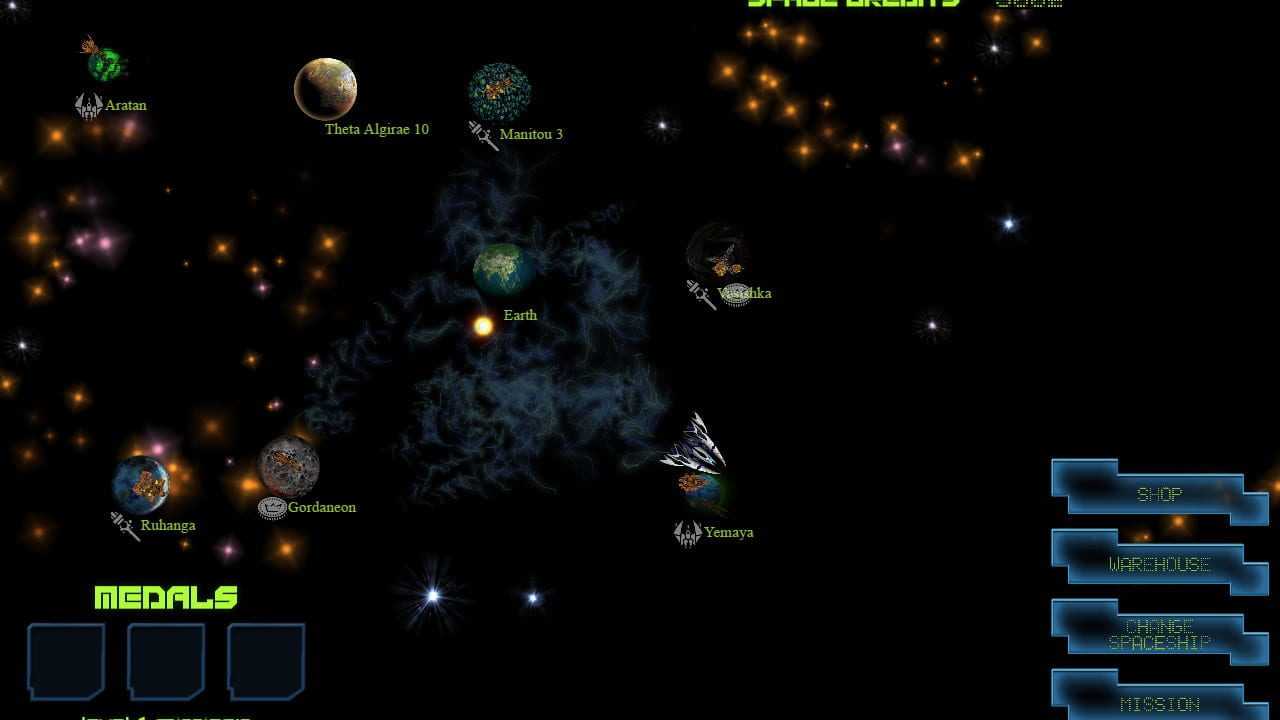Screen dimensions: 1280x720
Task: Click the Change Spaceship button
Action: (x=1159, y=634)
